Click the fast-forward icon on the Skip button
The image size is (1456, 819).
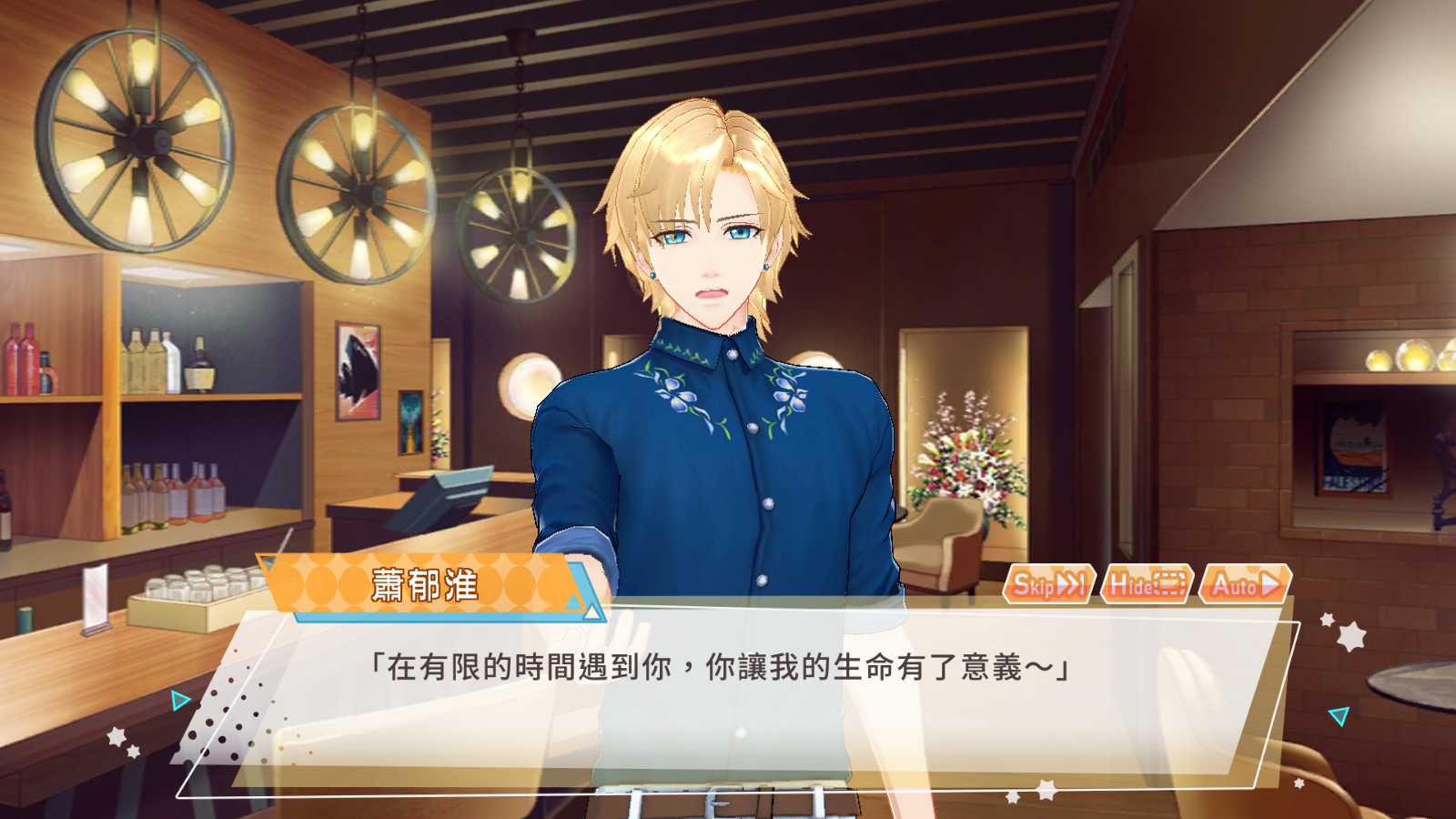(x=1070, y=583)
